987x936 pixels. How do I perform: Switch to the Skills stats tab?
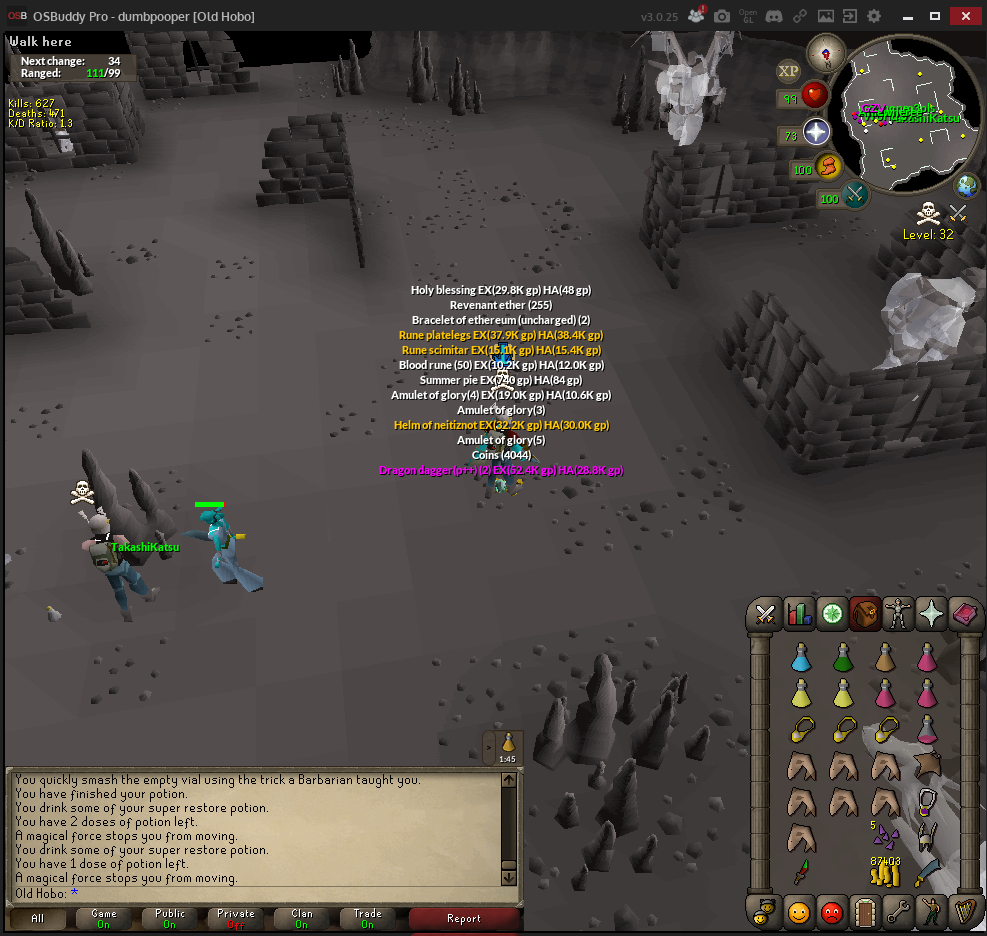click(x=799, y=614)
